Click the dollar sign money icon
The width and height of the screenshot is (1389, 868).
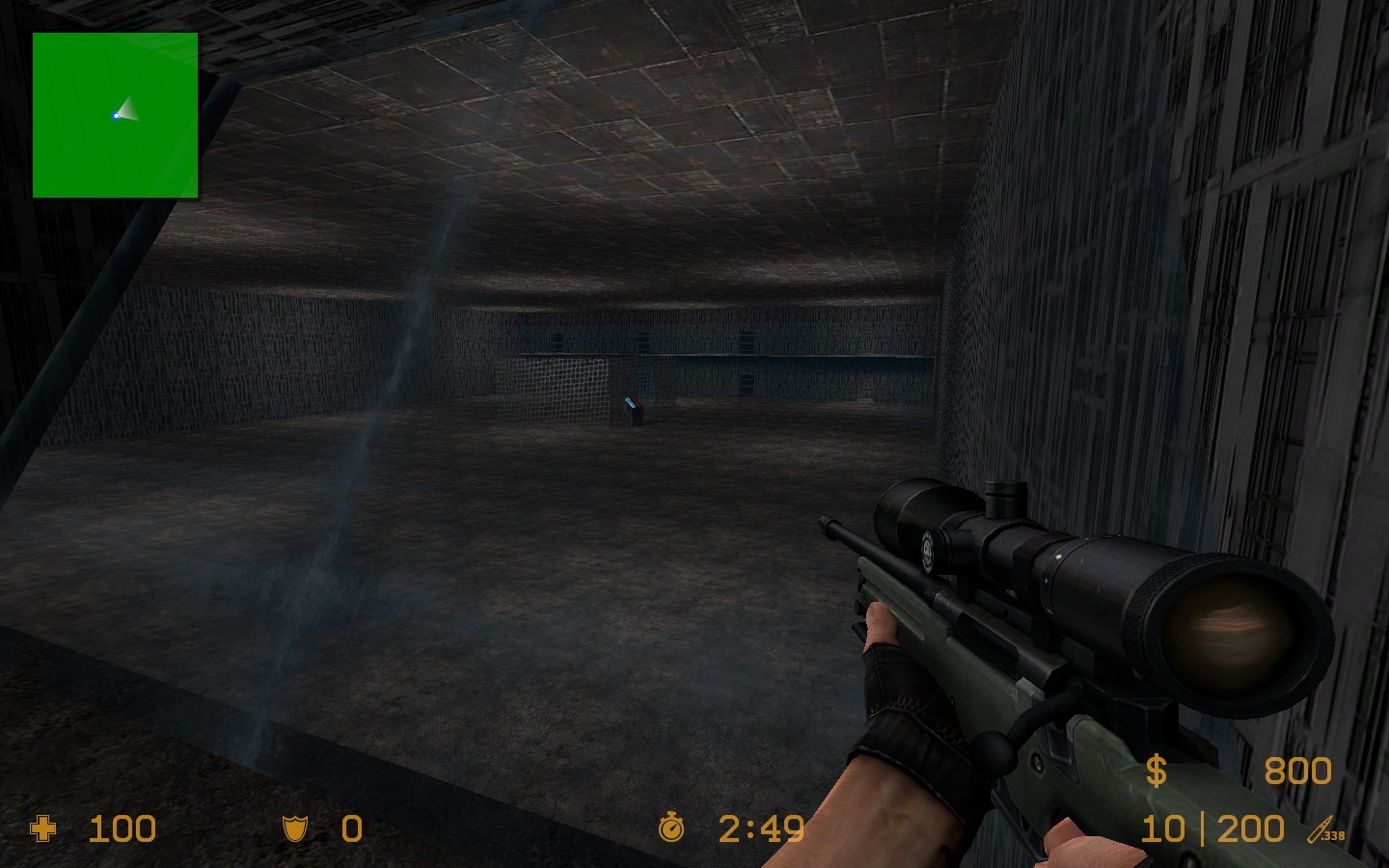(x=1157, y=770)
